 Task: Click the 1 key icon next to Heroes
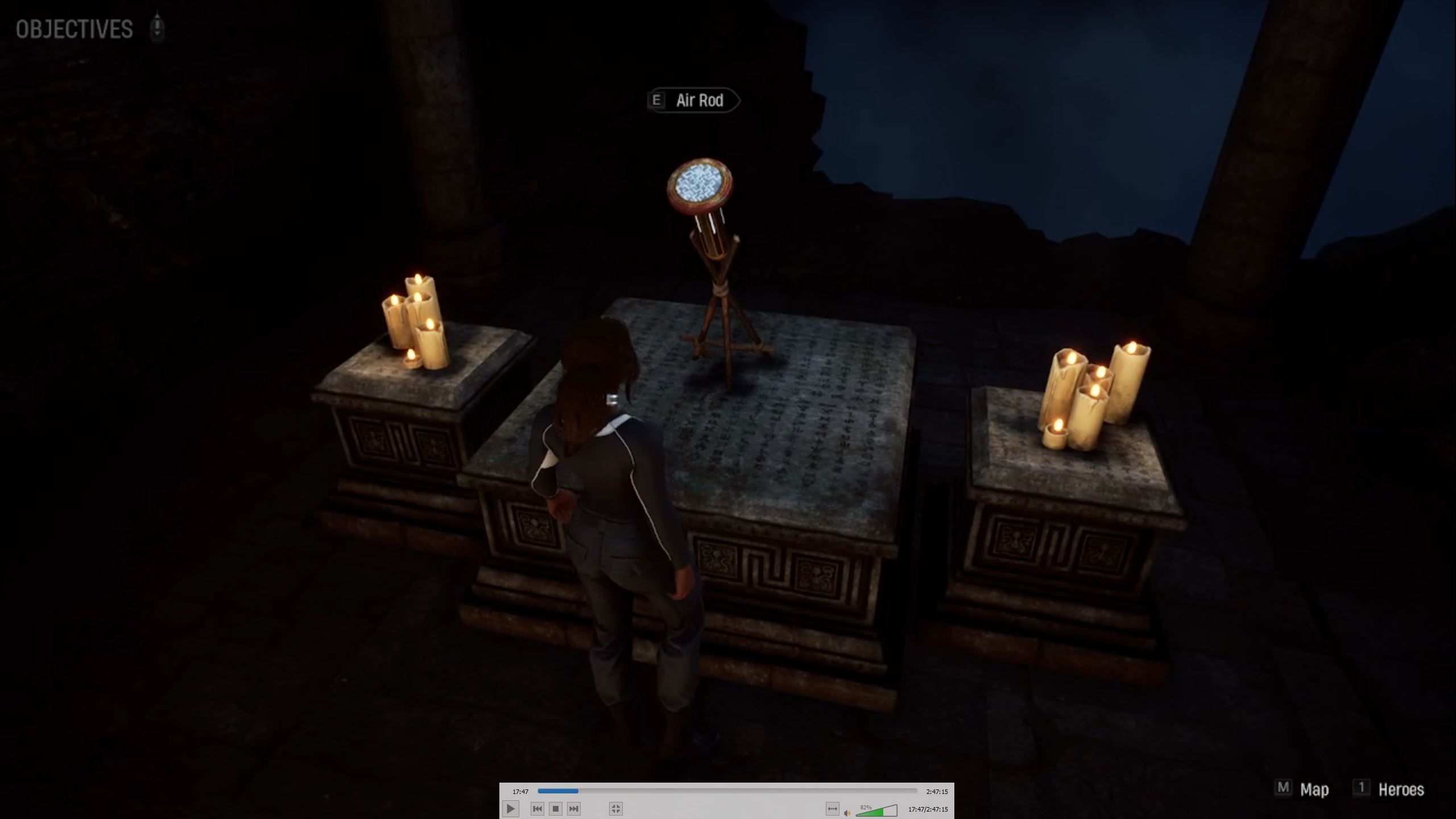click(1362, 788)
